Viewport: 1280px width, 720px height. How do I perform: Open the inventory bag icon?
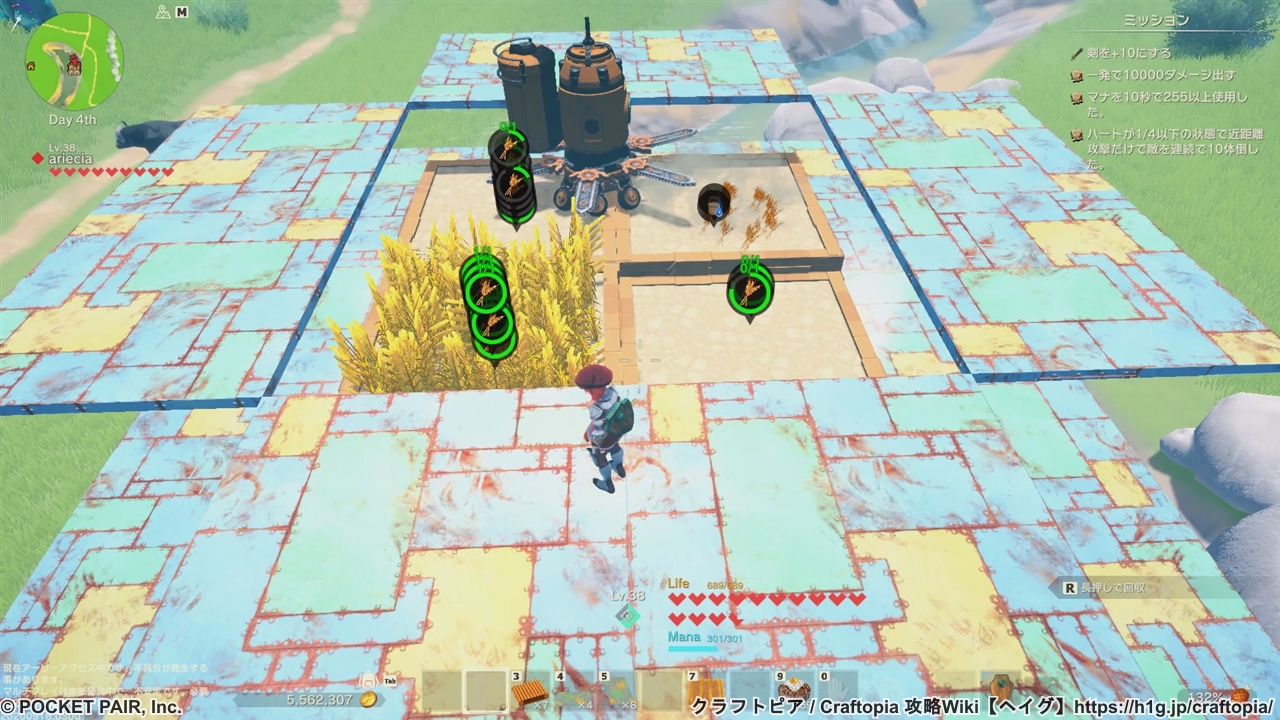coord(367,680)
